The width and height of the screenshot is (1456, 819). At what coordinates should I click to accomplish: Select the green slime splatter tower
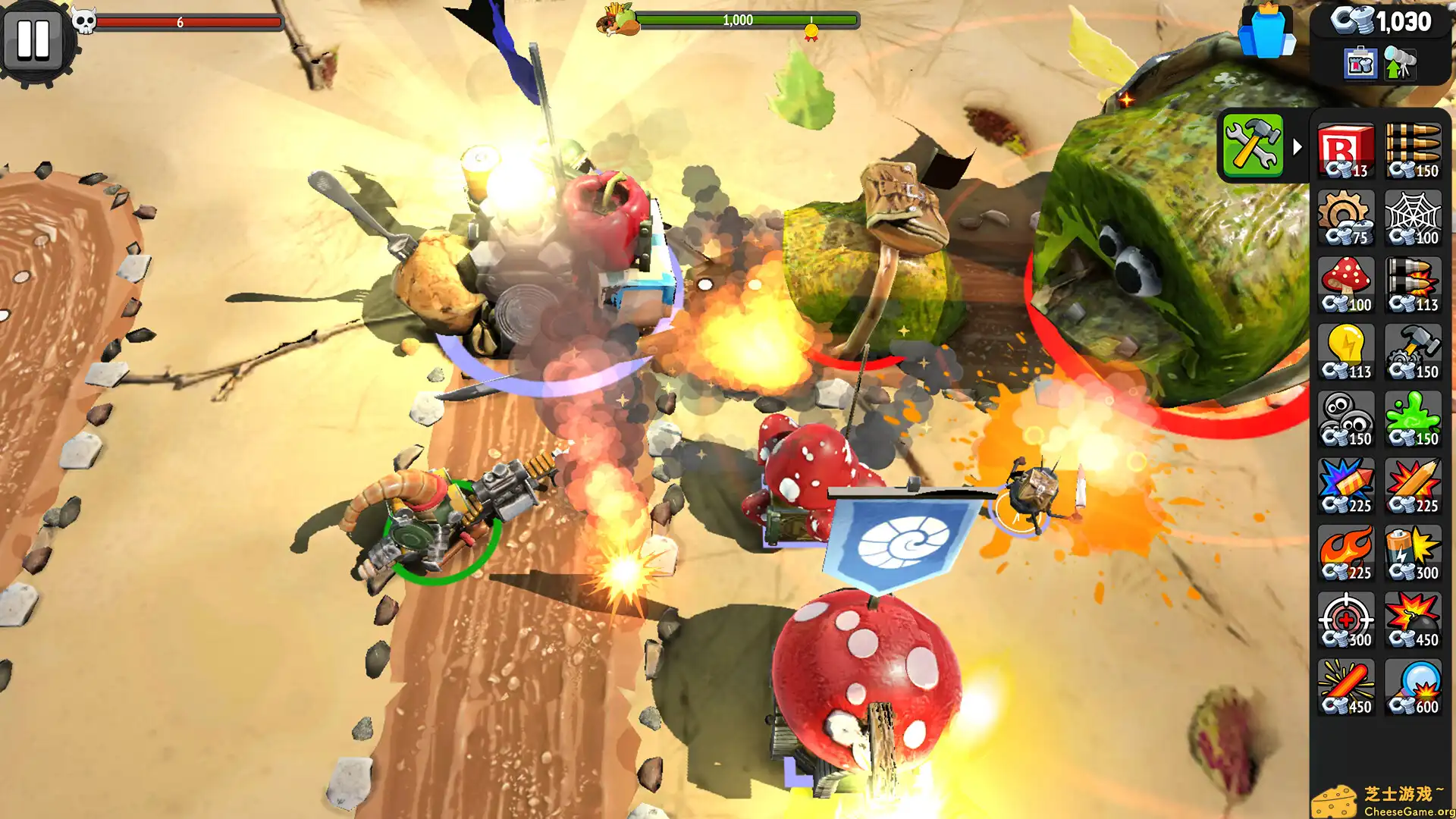click(x=1414, y=417)
